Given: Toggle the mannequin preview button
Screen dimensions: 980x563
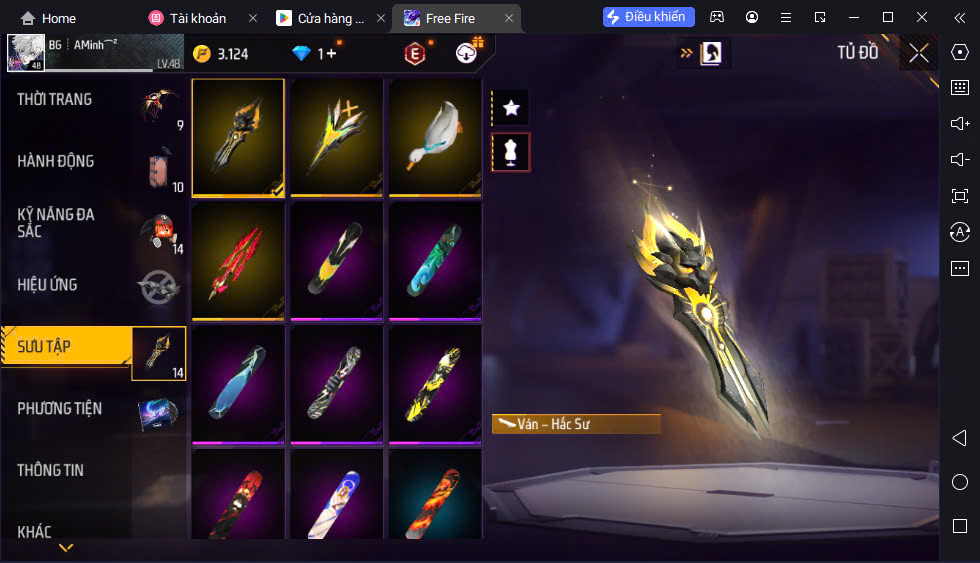Looking at the screenshot, I should 511,152.
